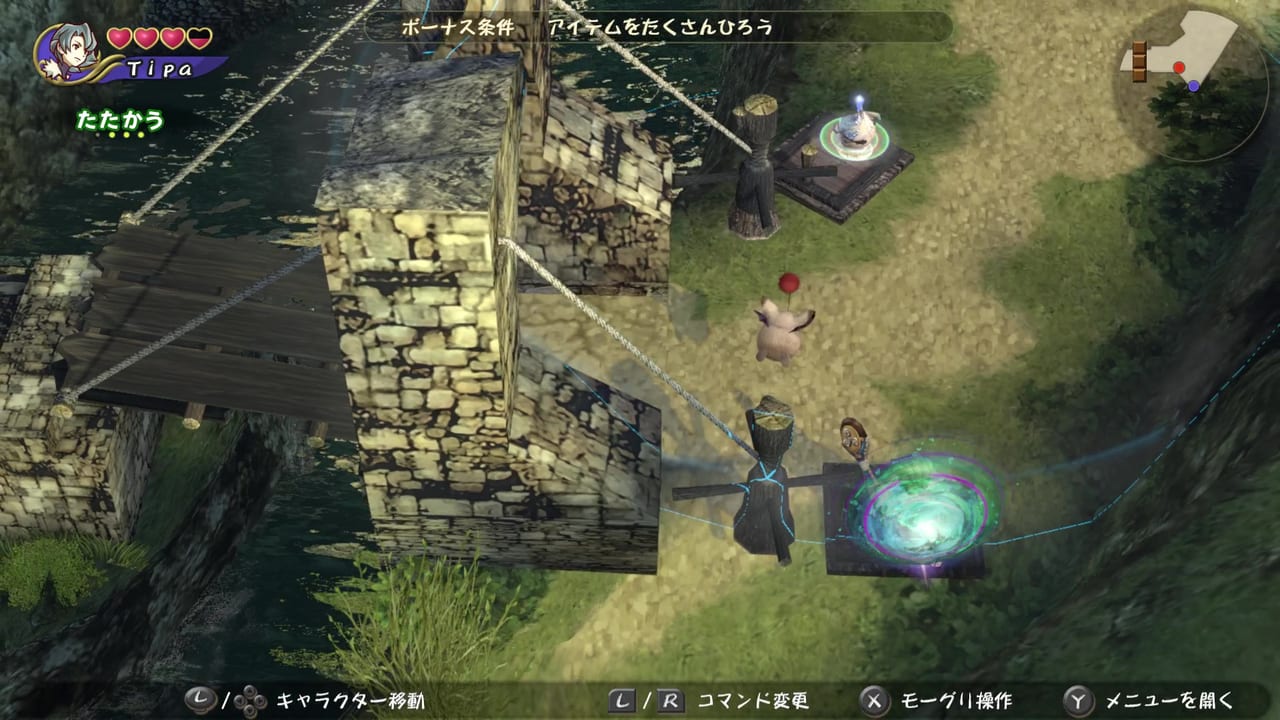The width and height of the screenshot is (1280, 720).
Task: Click the X button prompt for モーグリ操作
Action: (874, 700)
